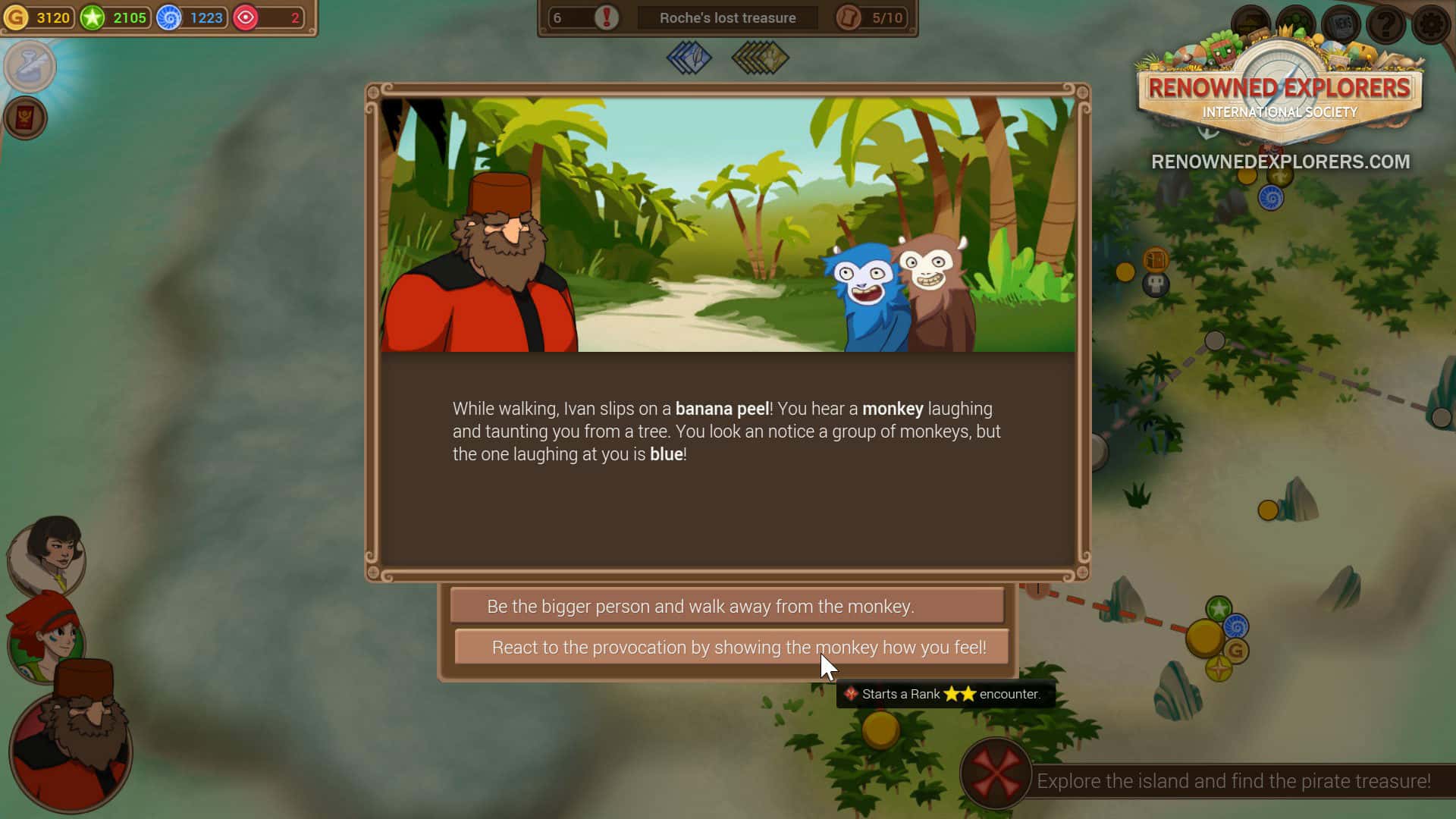Click the blue quill card stack icon

(689, 58)
